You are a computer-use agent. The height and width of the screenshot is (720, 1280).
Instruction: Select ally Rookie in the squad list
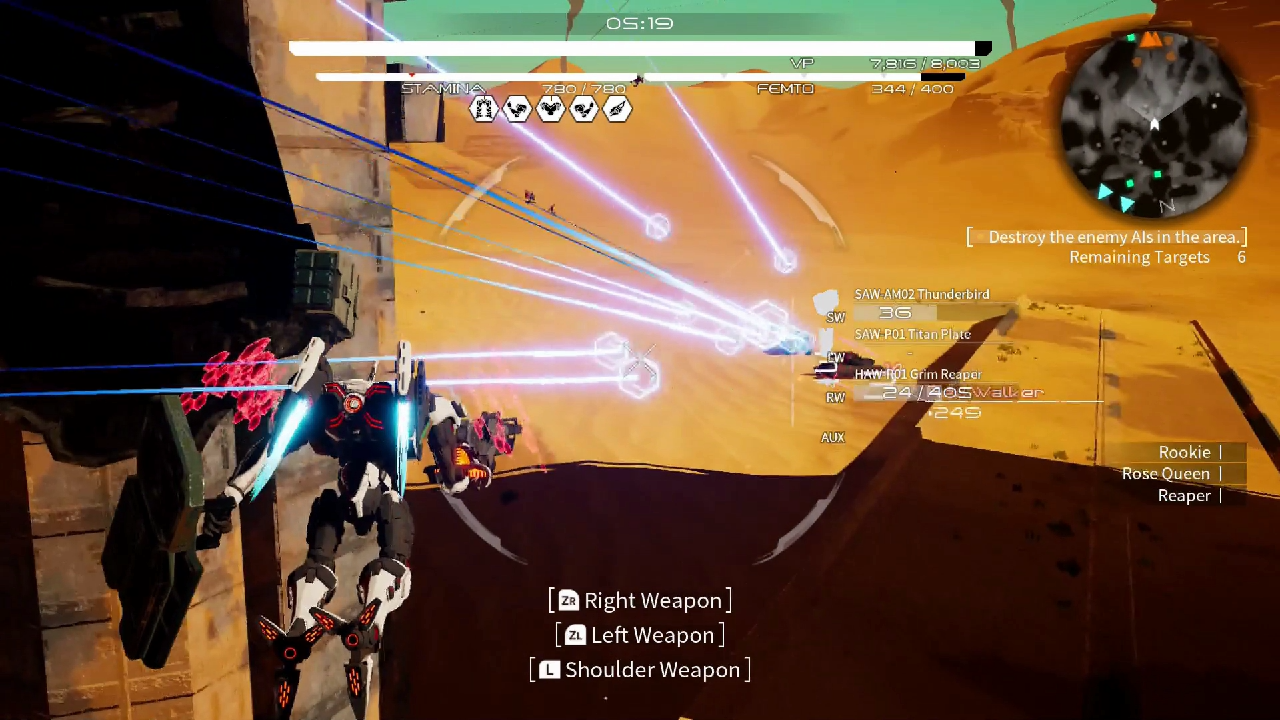click(1184, 452)
